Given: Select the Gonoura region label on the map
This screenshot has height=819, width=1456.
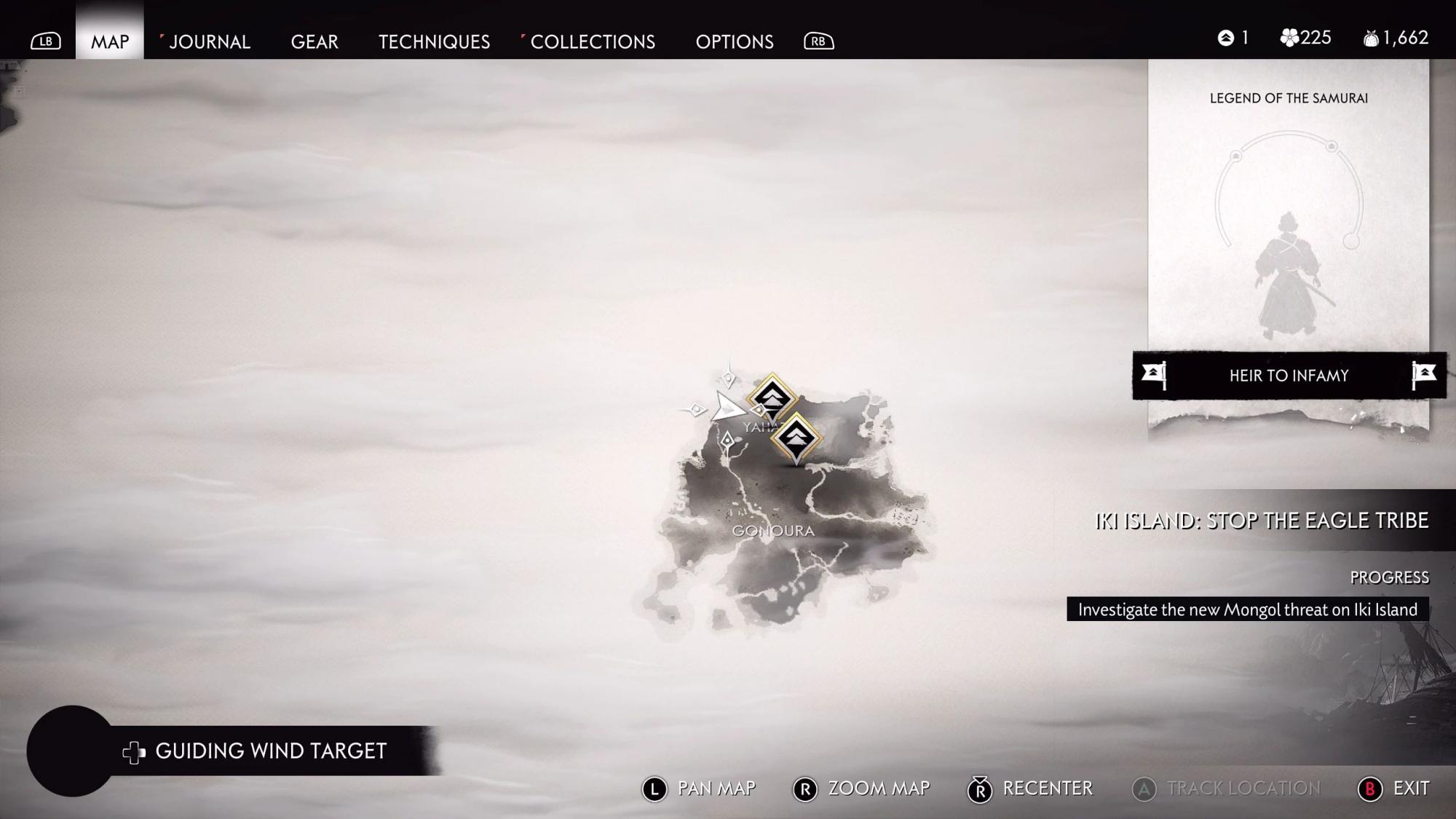Looking at the screenshot, I should click(773, 531).
